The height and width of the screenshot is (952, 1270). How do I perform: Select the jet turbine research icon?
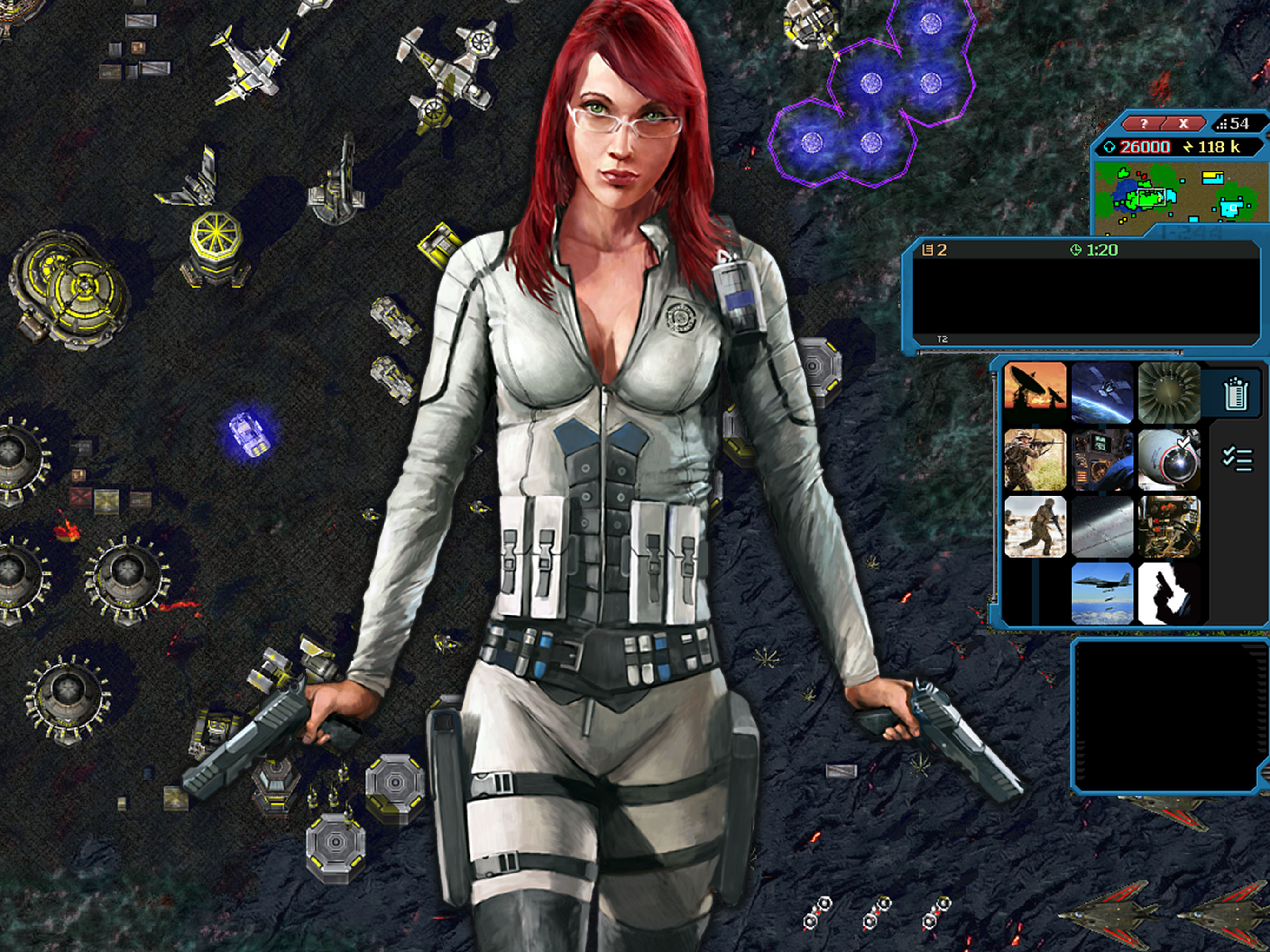[1169, 393]
